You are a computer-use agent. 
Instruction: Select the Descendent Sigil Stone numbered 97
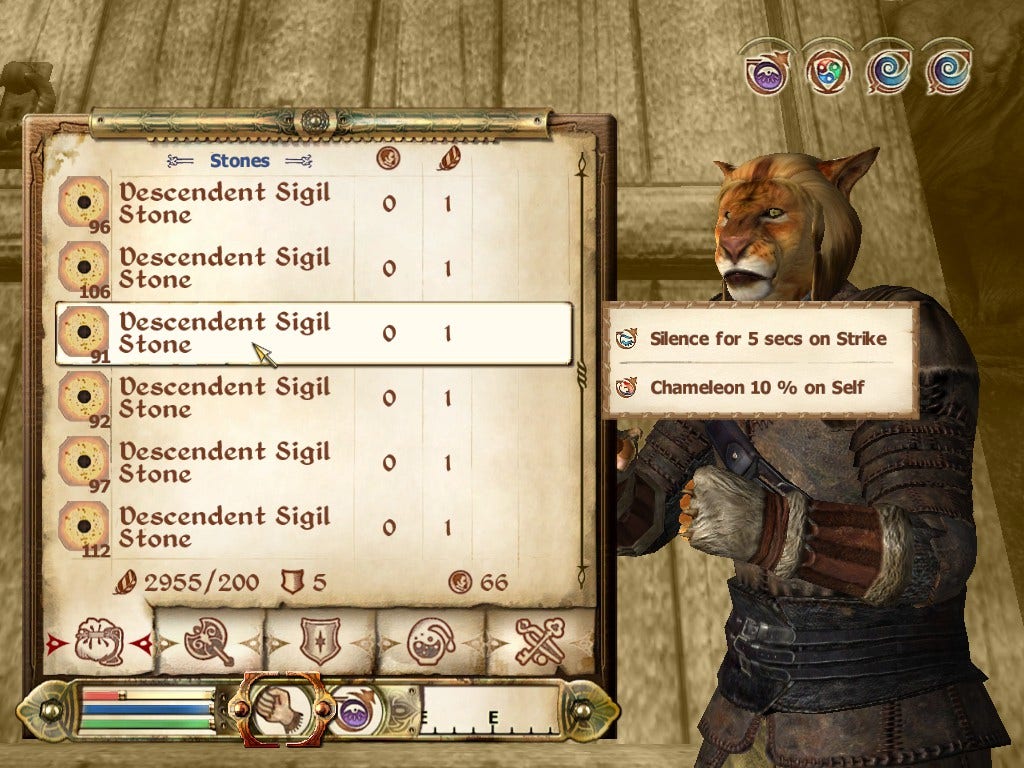point(225,461)
